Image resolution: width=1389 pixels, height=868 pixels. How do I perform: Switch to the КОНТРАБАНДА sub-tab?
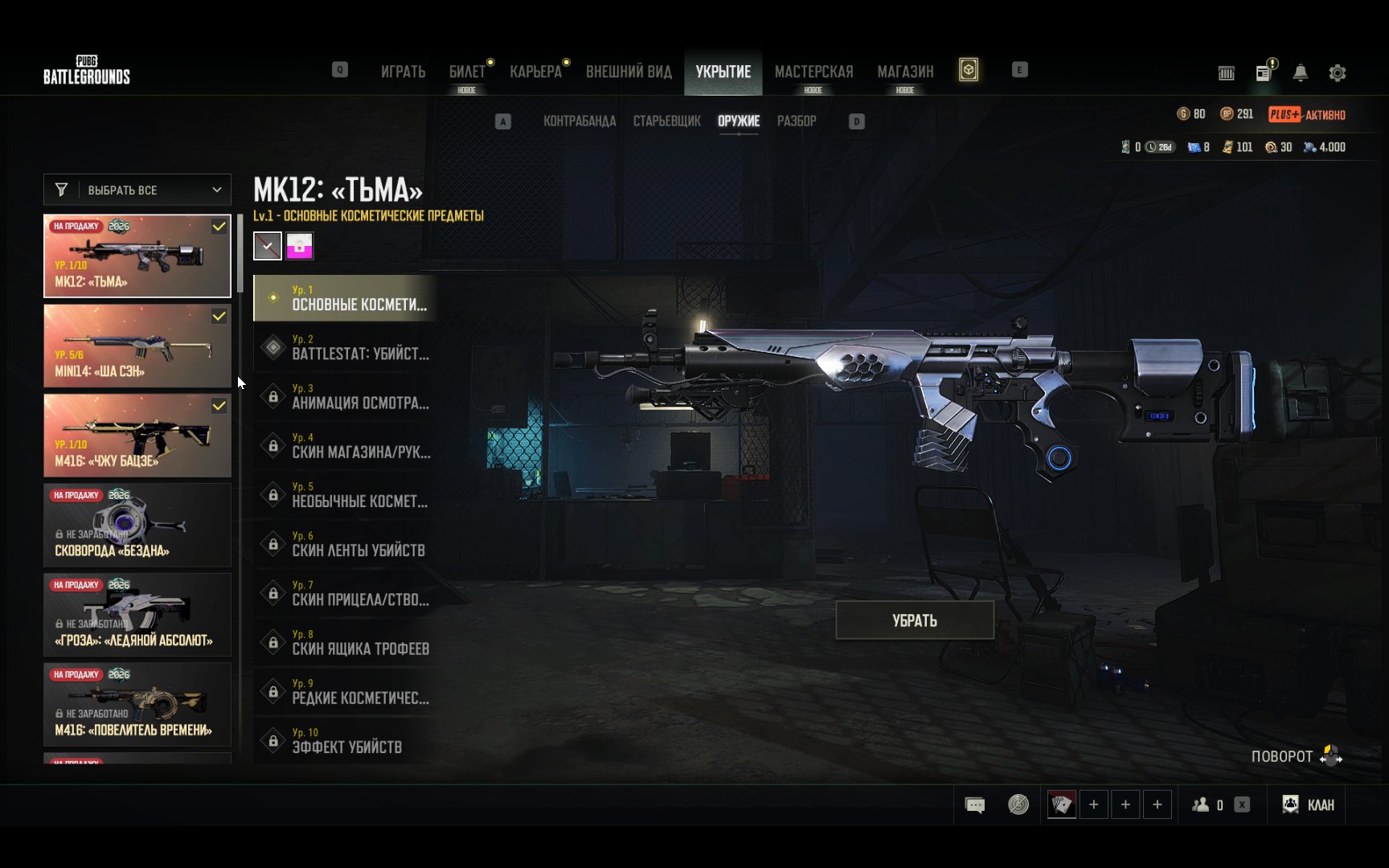click(x=580, y=121)
